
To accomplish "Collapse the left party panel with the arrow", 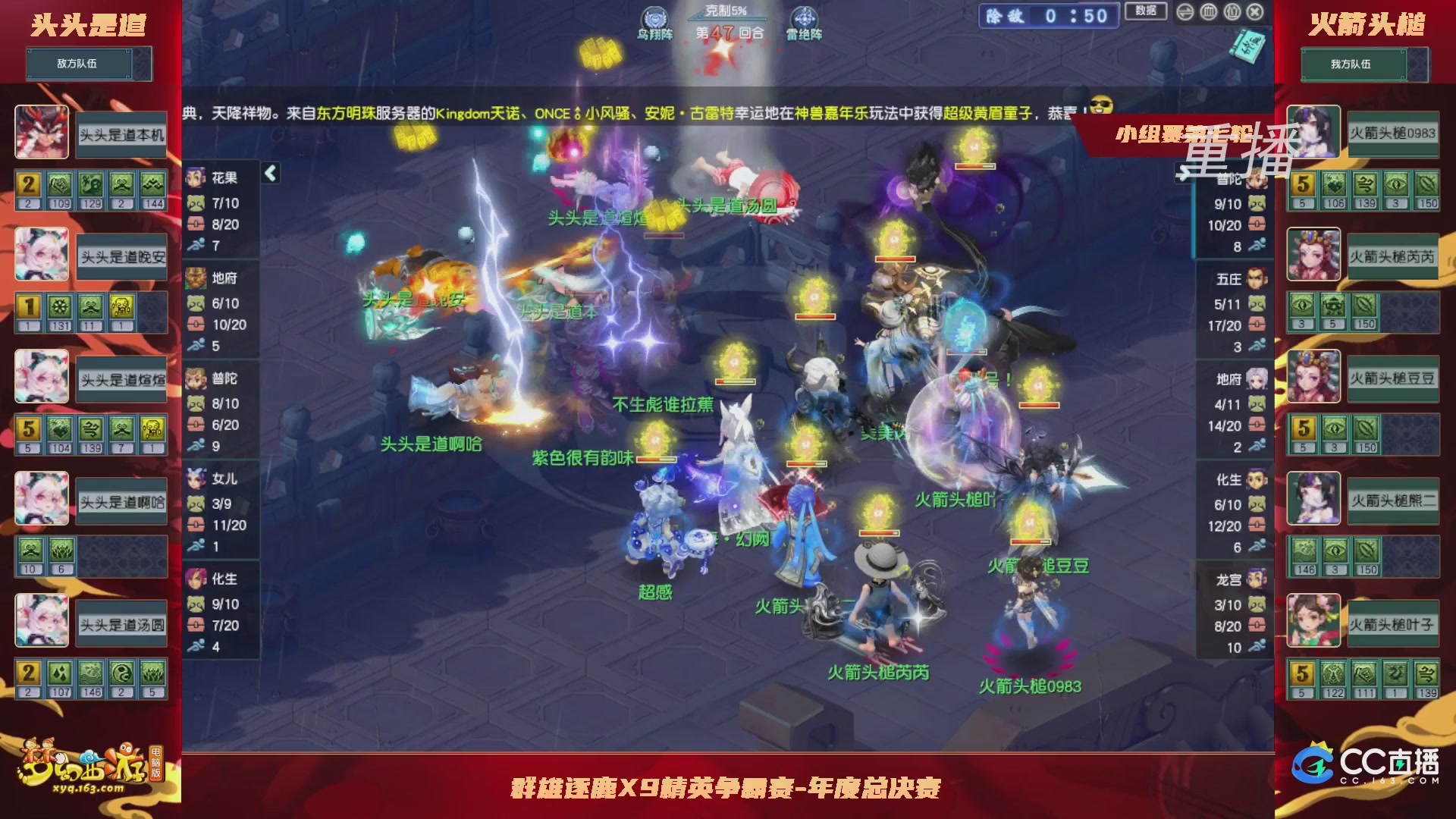I will pos(270,173).
